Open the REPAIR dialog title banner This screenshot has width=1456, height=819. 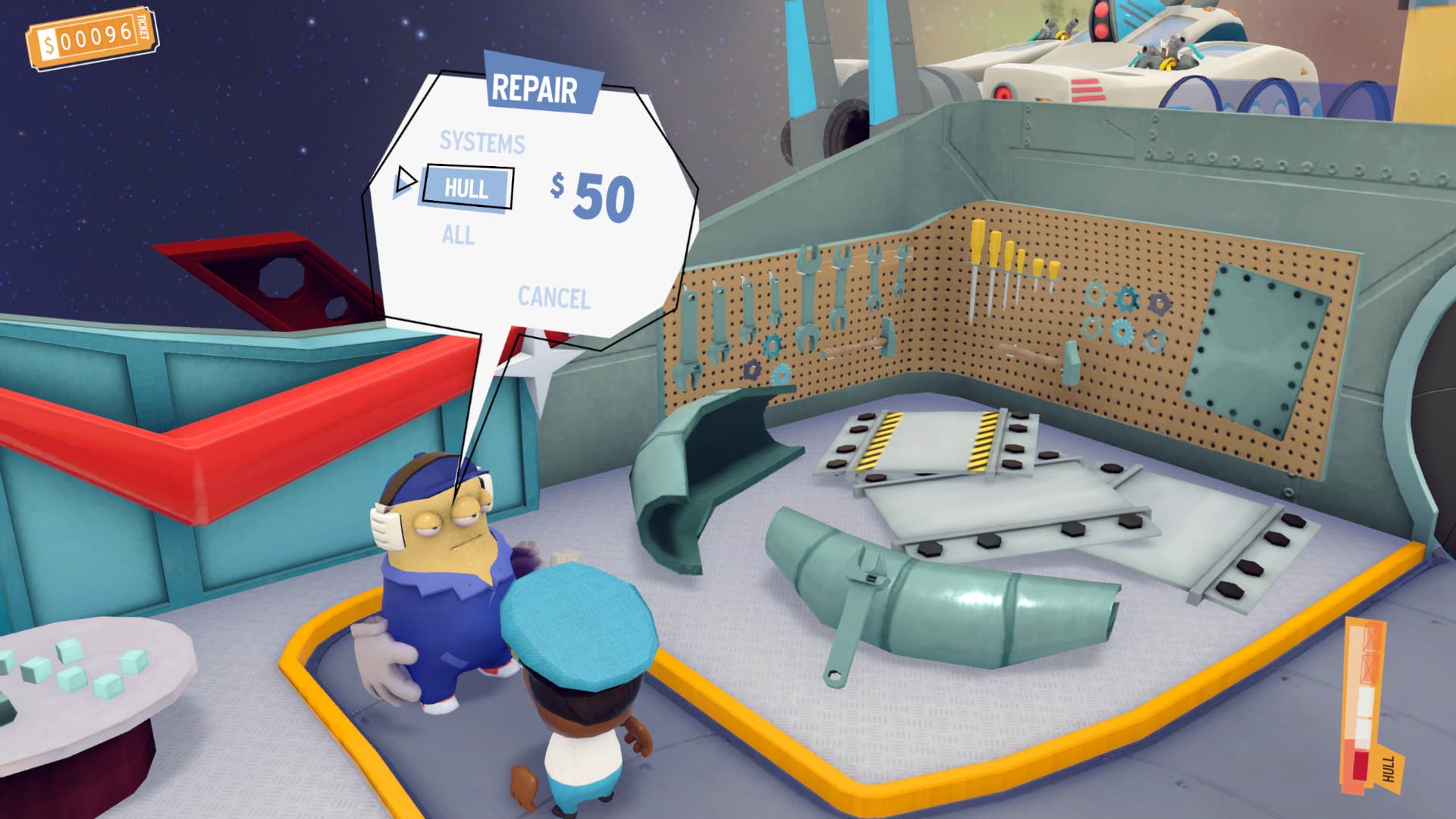point(536,86)
